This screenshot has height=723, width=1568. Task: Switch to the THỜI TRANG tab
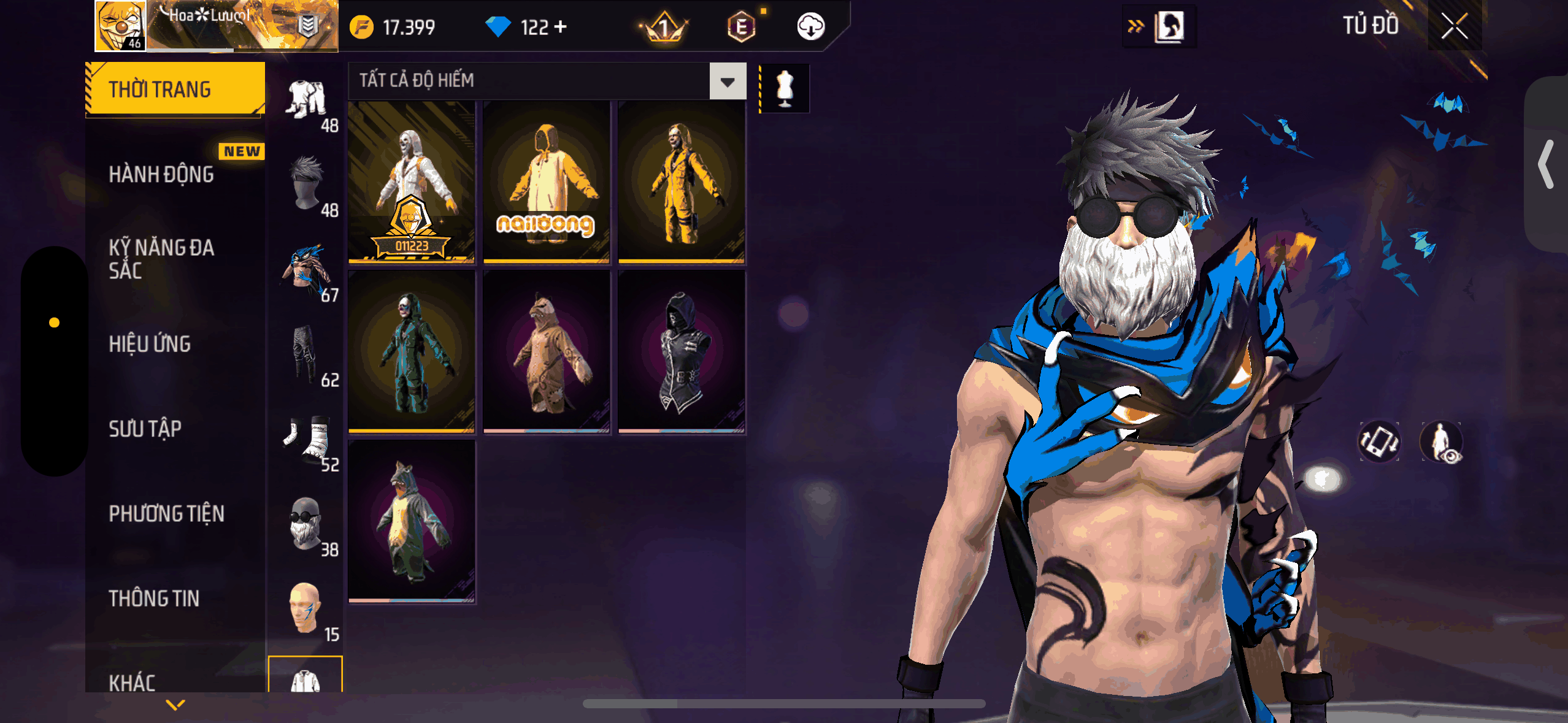point(175,90)
